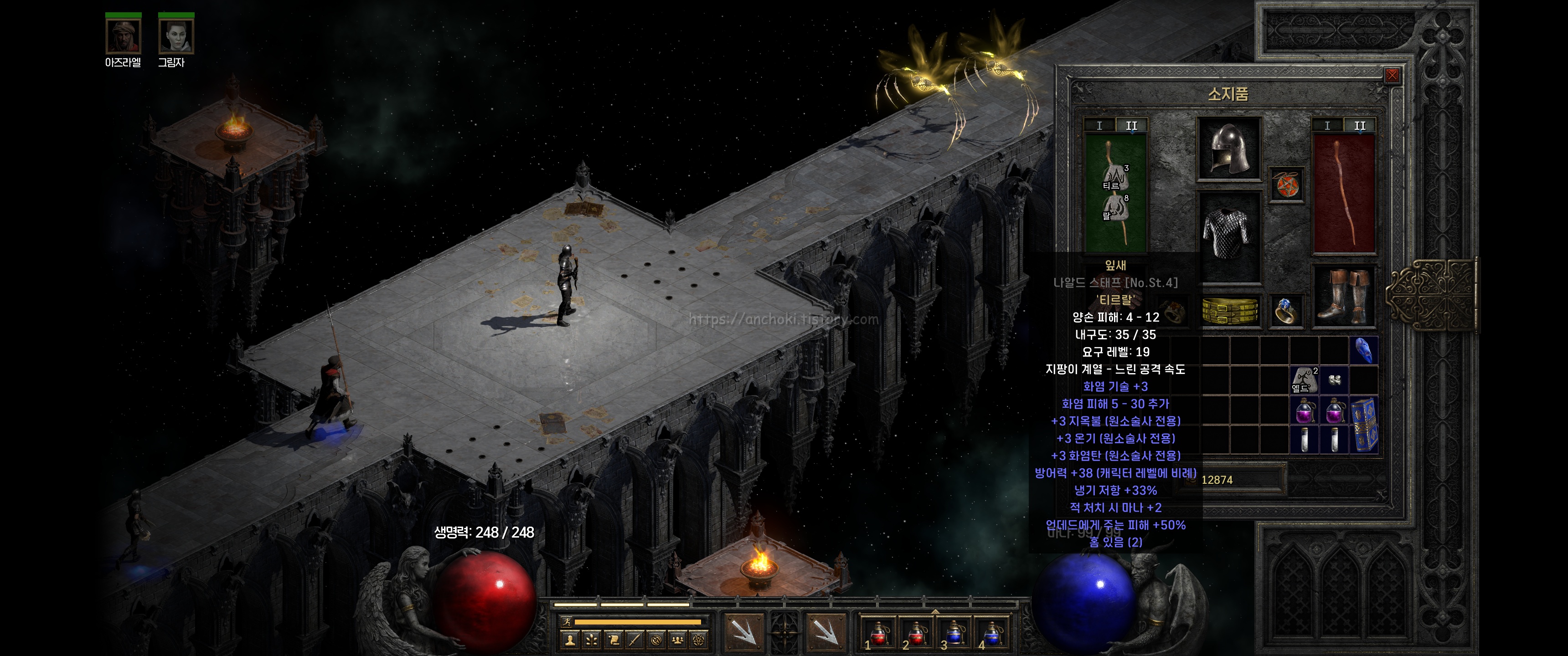Pick up the blue gem in the inventory

click(x=1363, y=351)
